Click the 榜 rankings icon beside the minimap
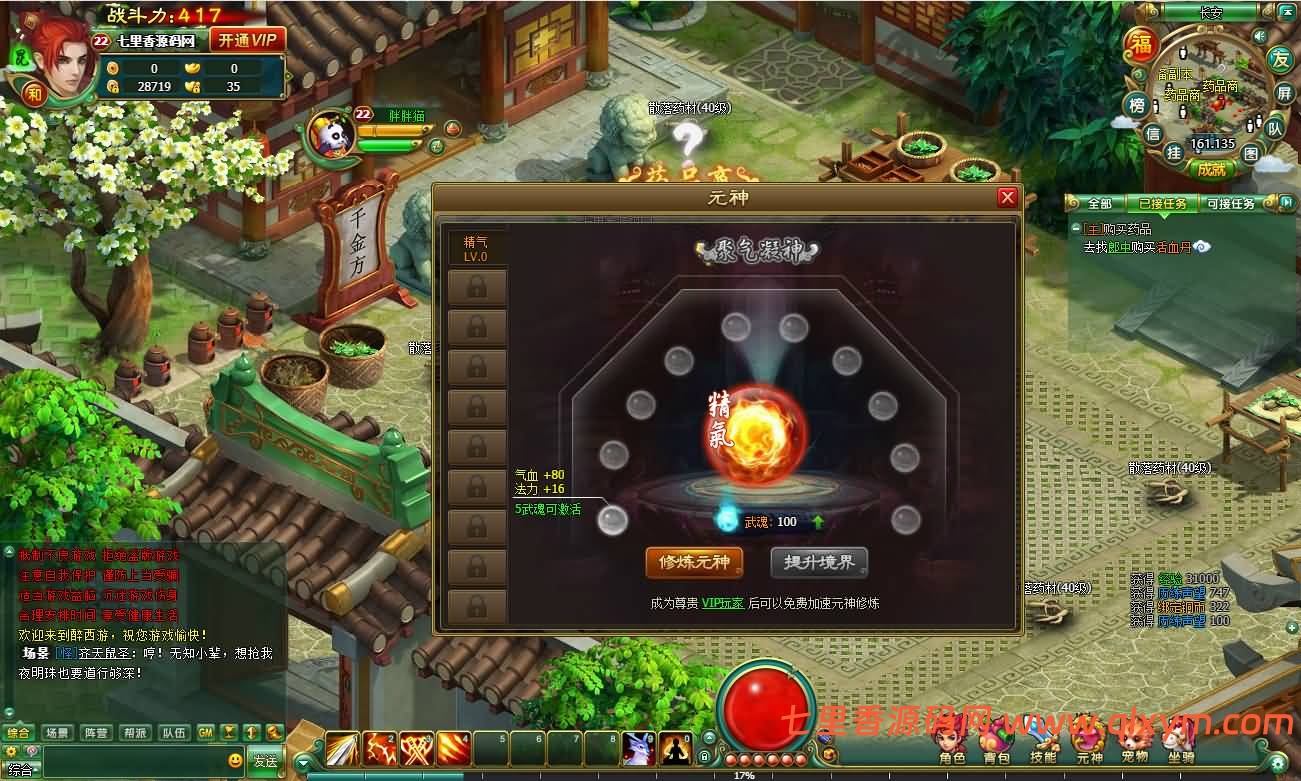 (1136, 105)
